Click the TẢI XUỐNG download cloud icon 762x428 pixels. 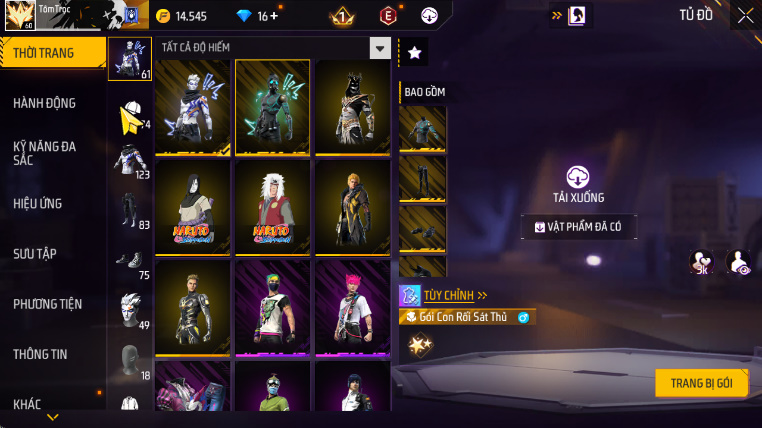578,177
